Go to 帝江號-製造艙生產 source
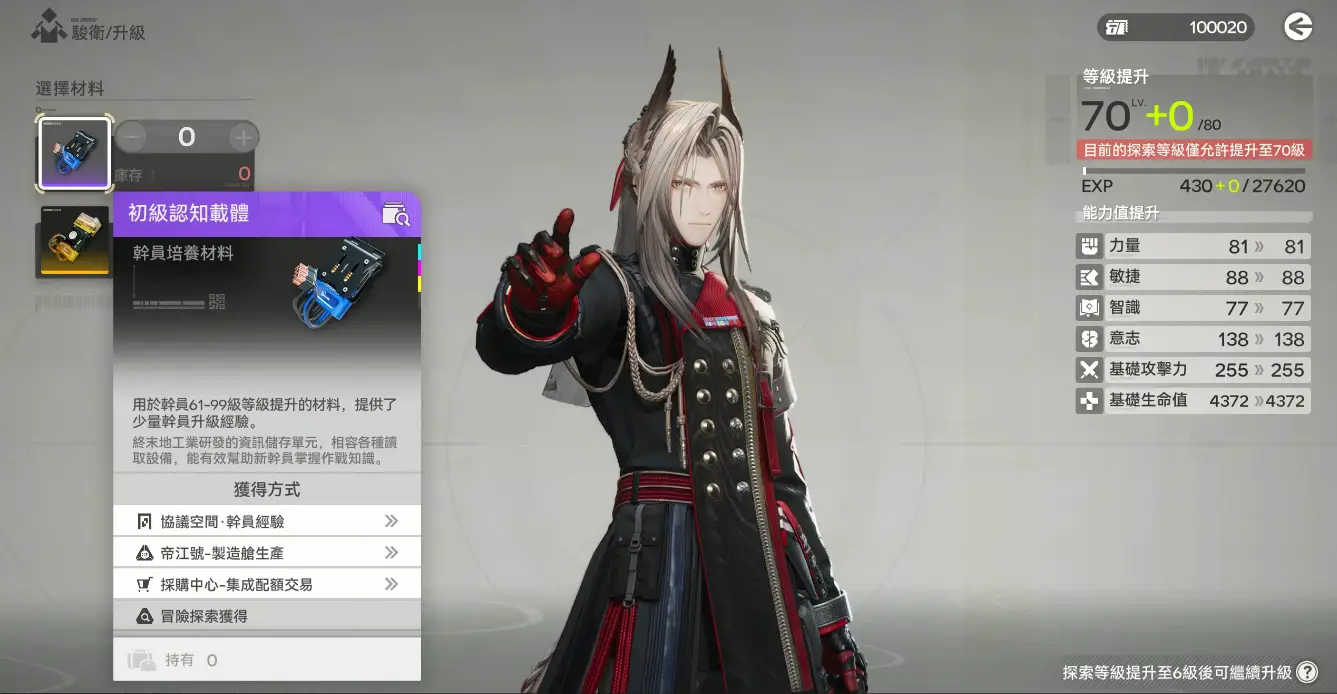This screenshot has width=1337, height=694. 267,553
